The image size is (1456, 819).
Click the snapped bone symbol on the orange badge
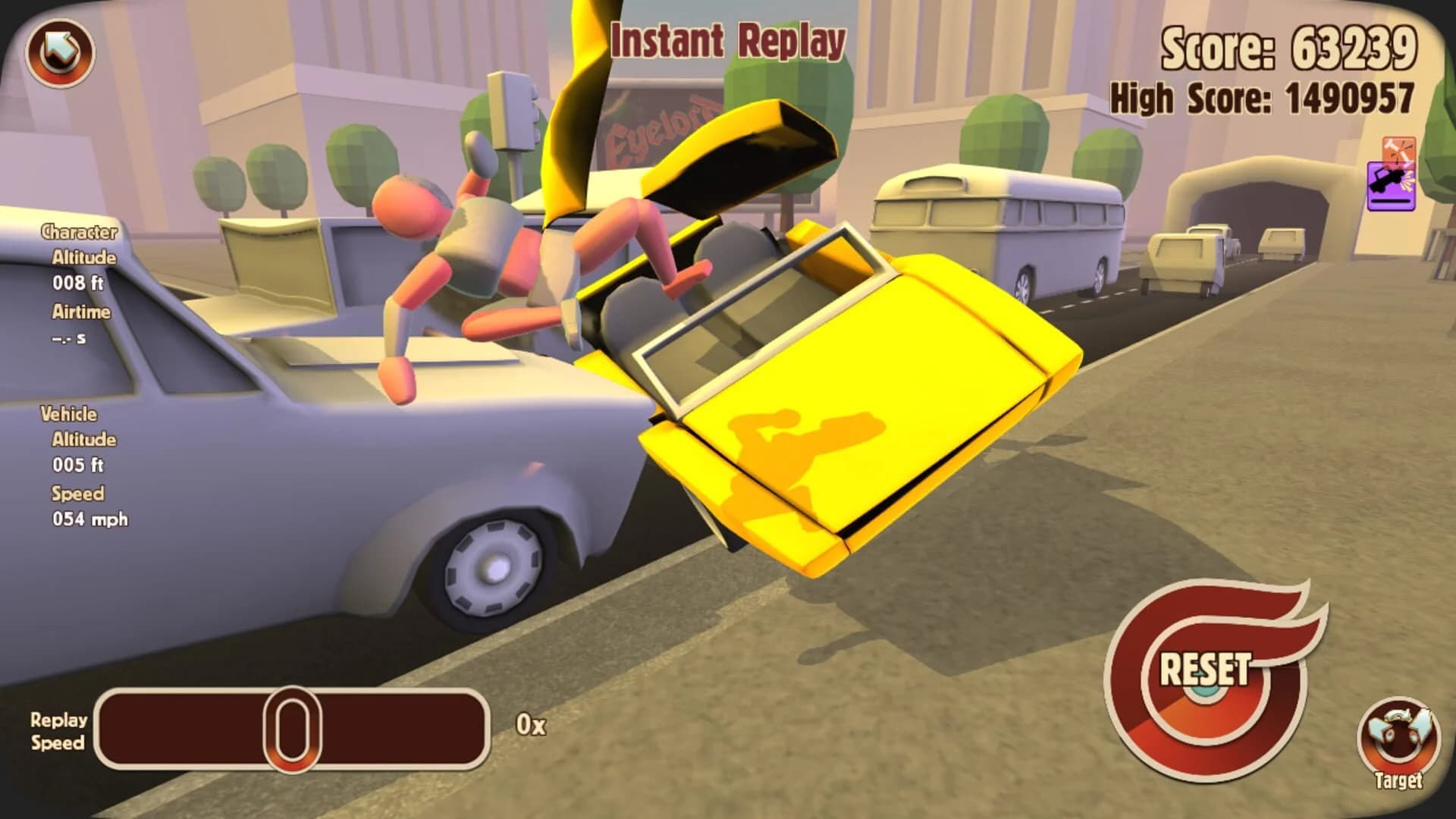point(1398,148)
